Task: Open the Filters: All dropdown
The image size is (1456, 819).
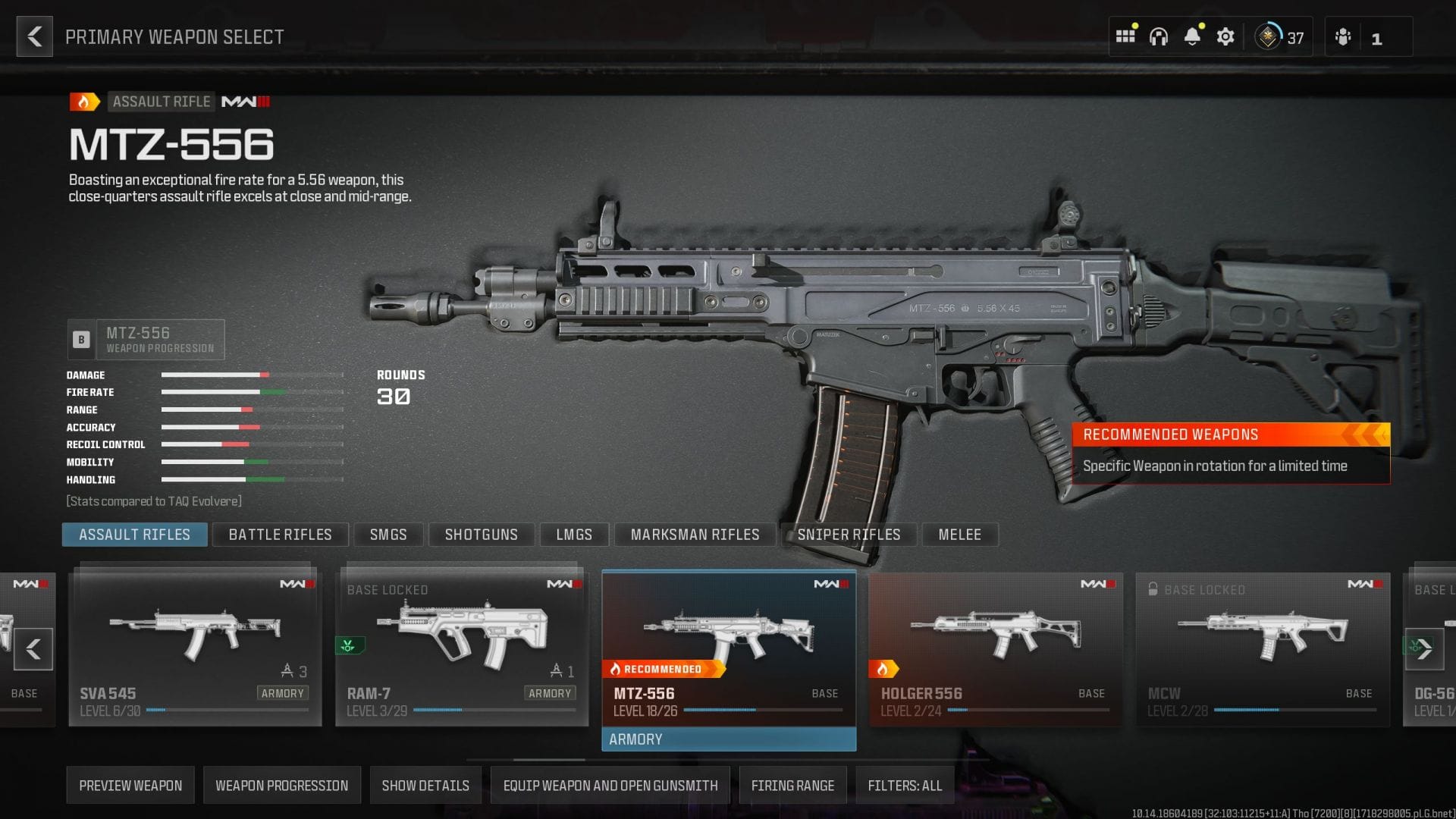Action: click(x=905, y=785)
